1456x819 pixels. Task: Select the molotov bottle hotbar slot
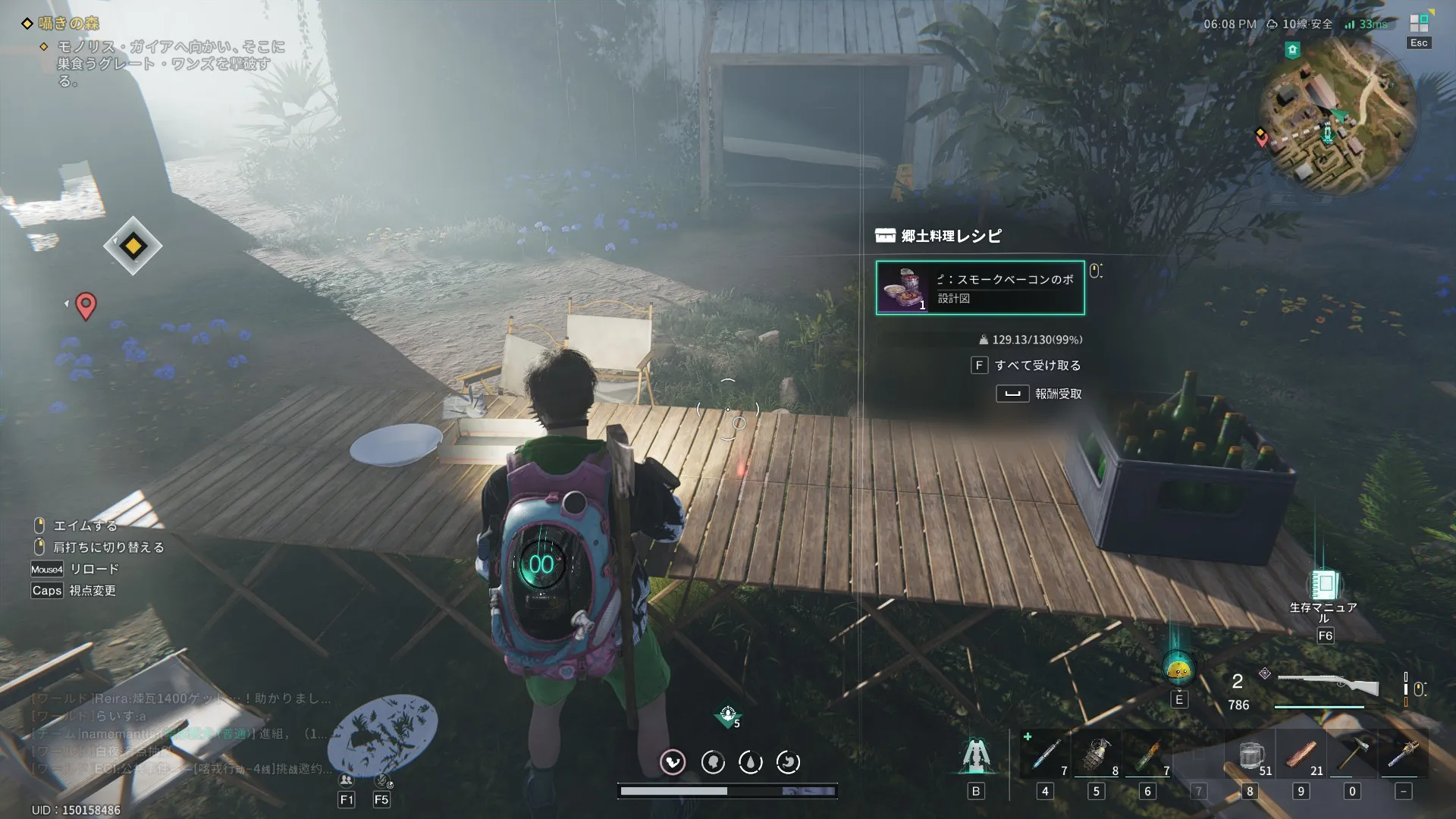pyautogui.click(x=1147, y=755)
